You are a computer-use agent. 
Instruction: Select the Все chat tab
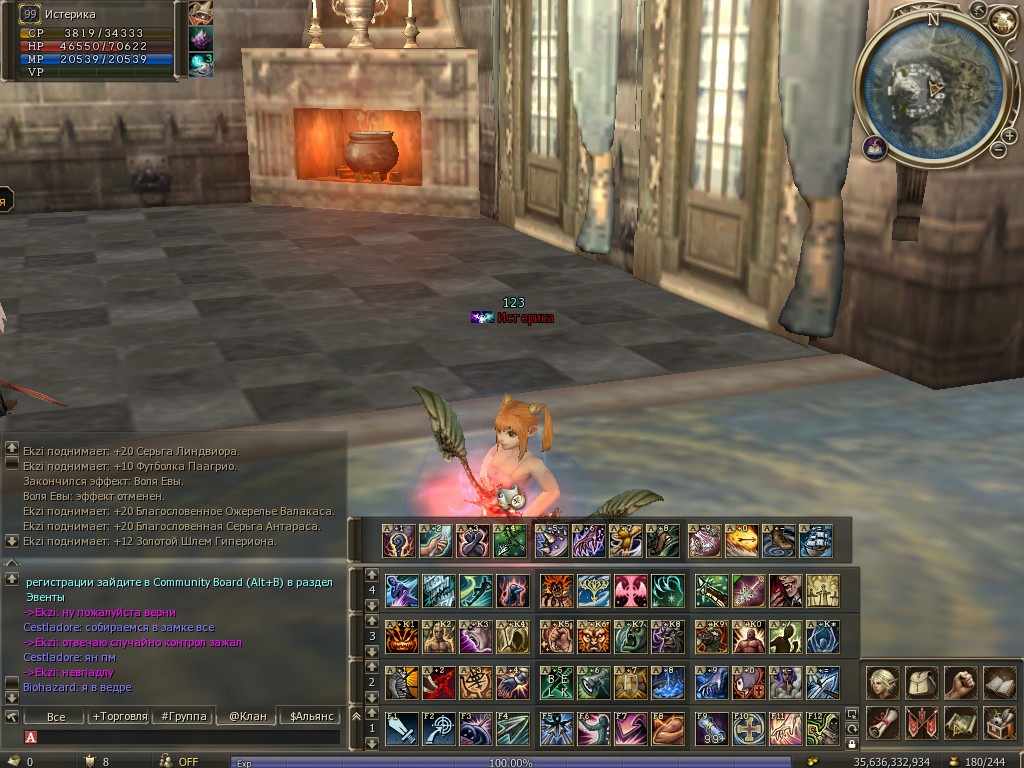coord(56,716)
